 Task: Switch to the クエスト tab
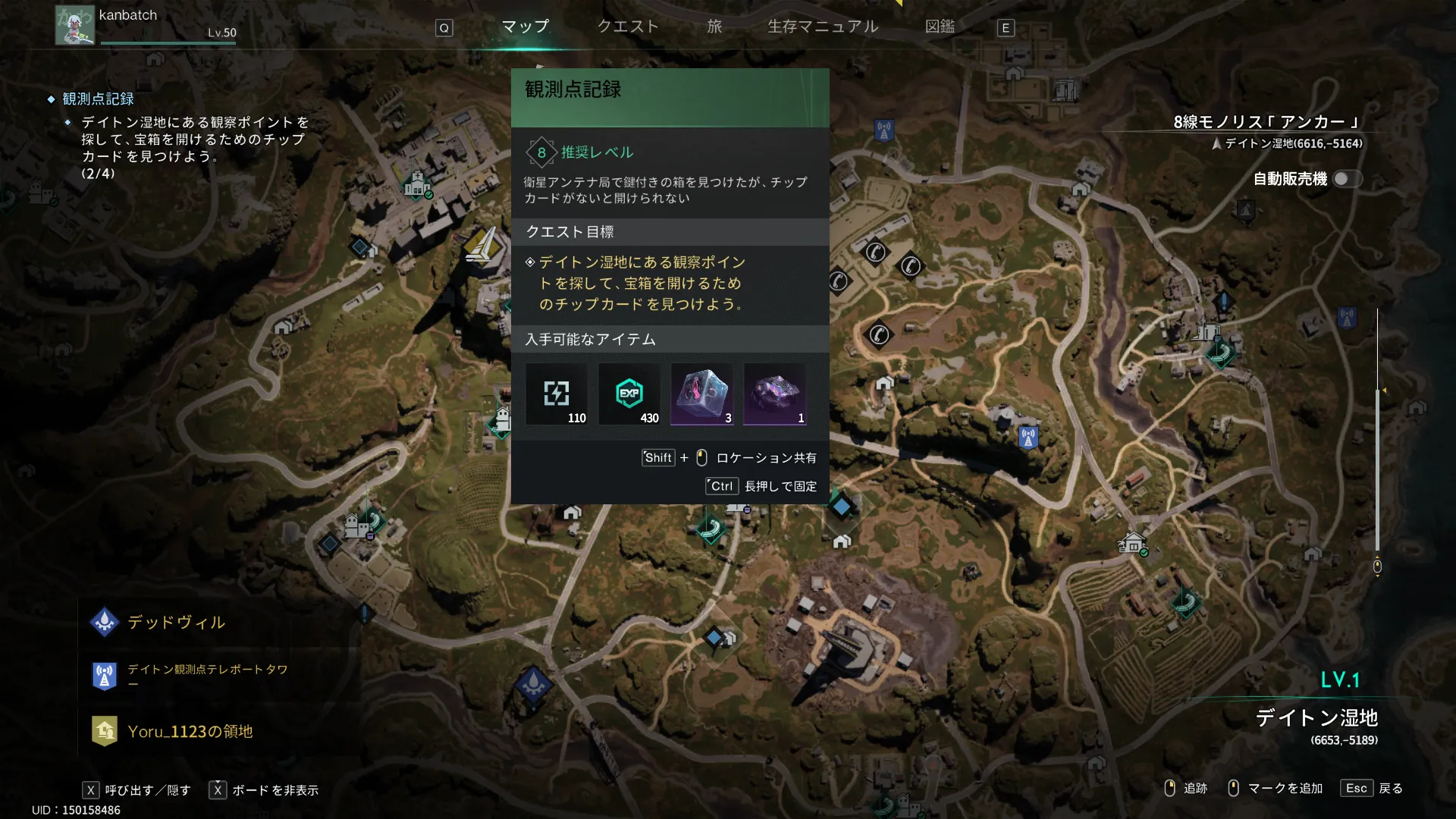[627, 27]
